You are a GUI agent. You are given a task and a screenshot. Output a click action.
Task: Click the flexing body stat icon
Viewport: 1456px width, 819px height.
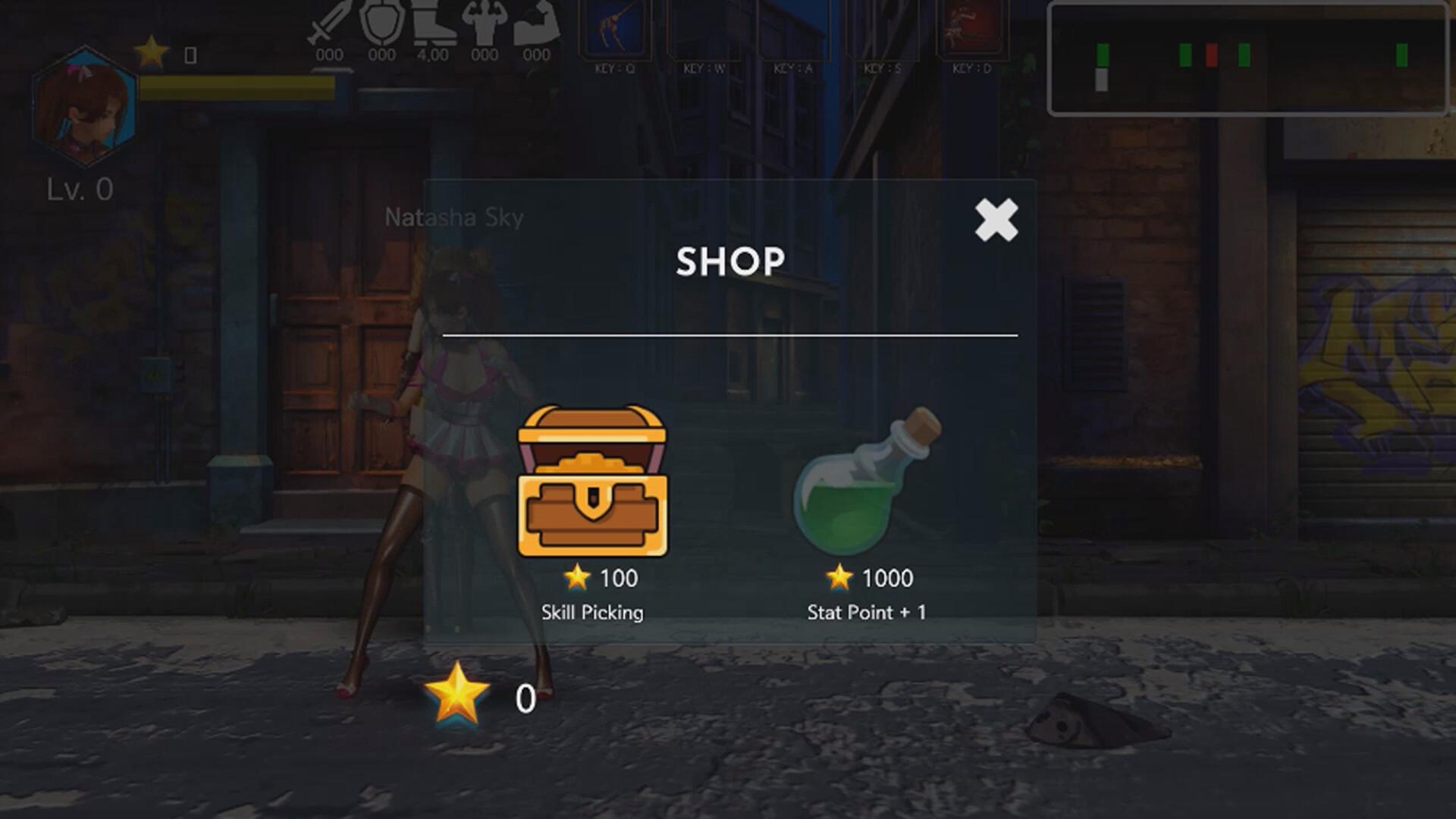click(x=485, y=23)
